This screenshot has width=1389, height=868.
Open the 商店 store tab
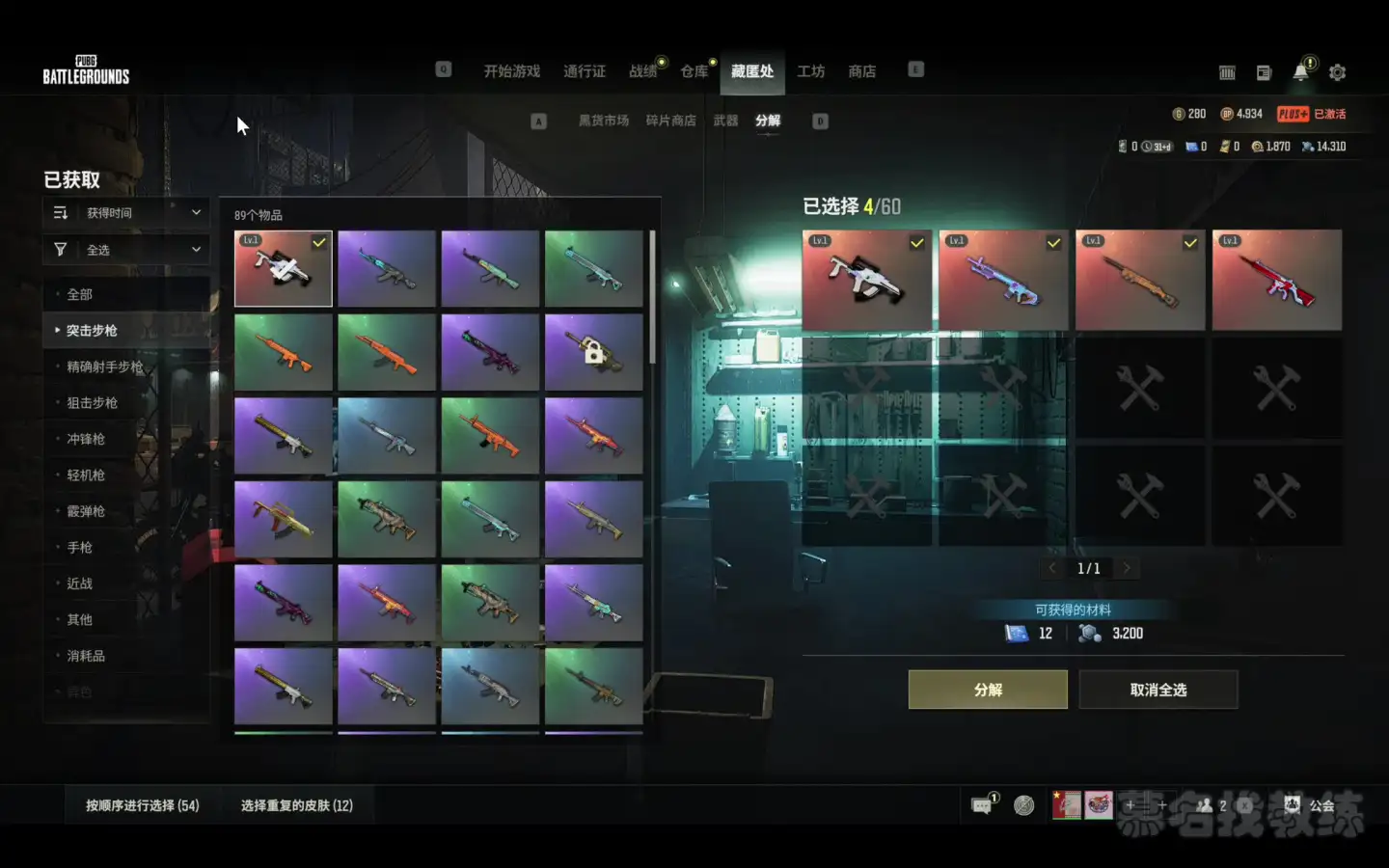tap(861, 71)
